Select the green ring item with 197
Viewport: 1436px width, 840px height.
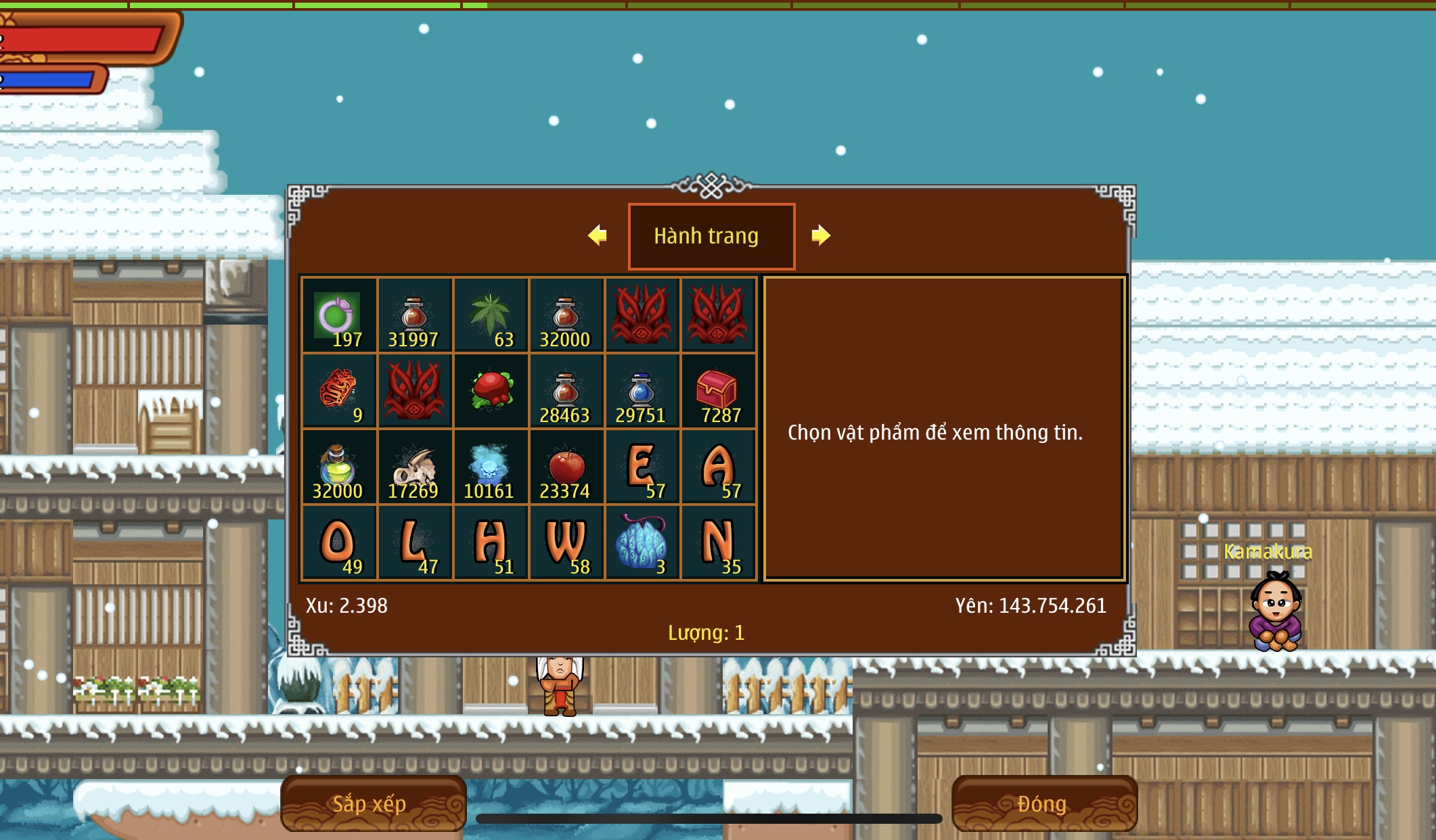[x=339, y=316]
